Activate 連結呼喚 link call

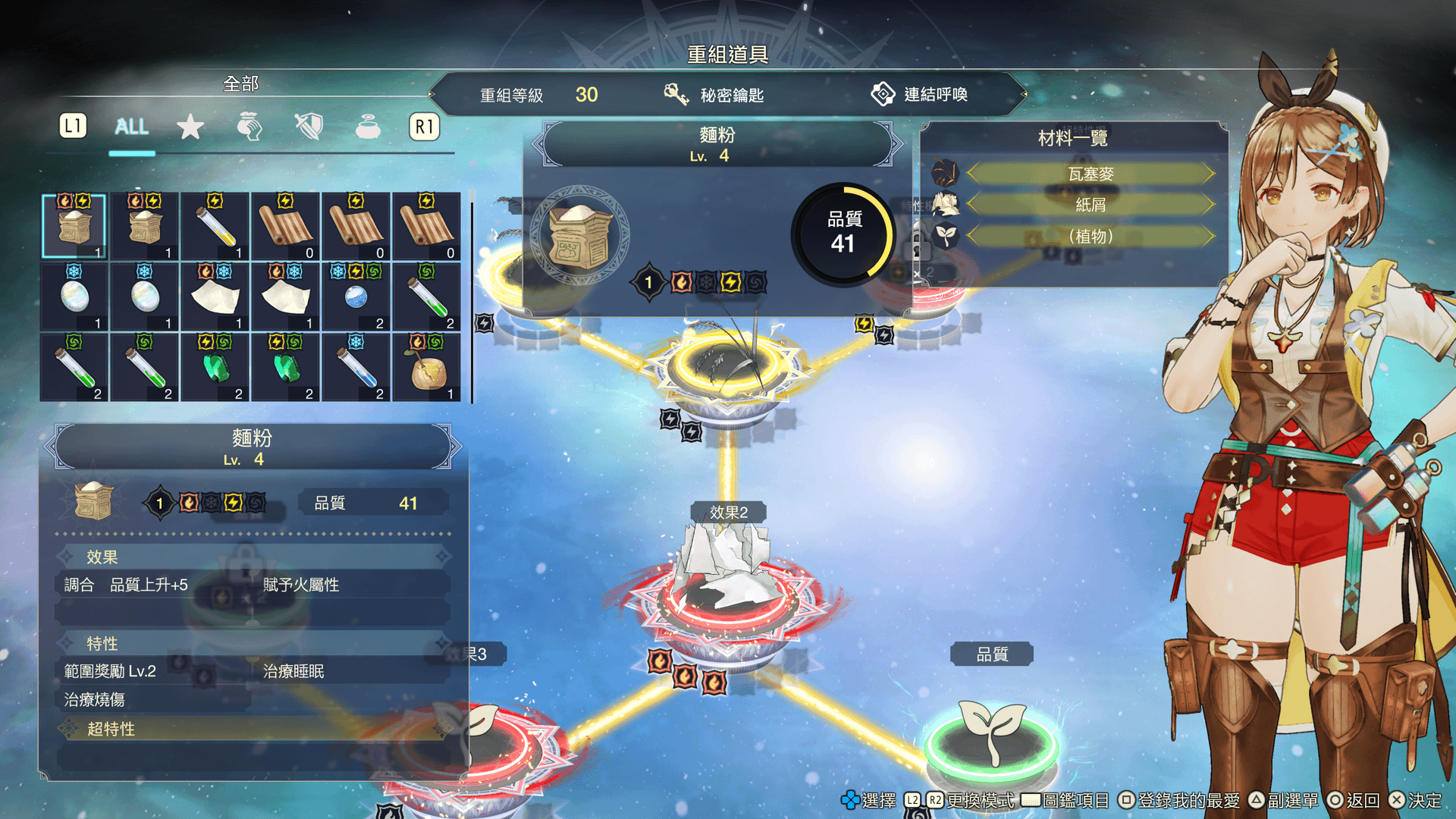point(920,95)
